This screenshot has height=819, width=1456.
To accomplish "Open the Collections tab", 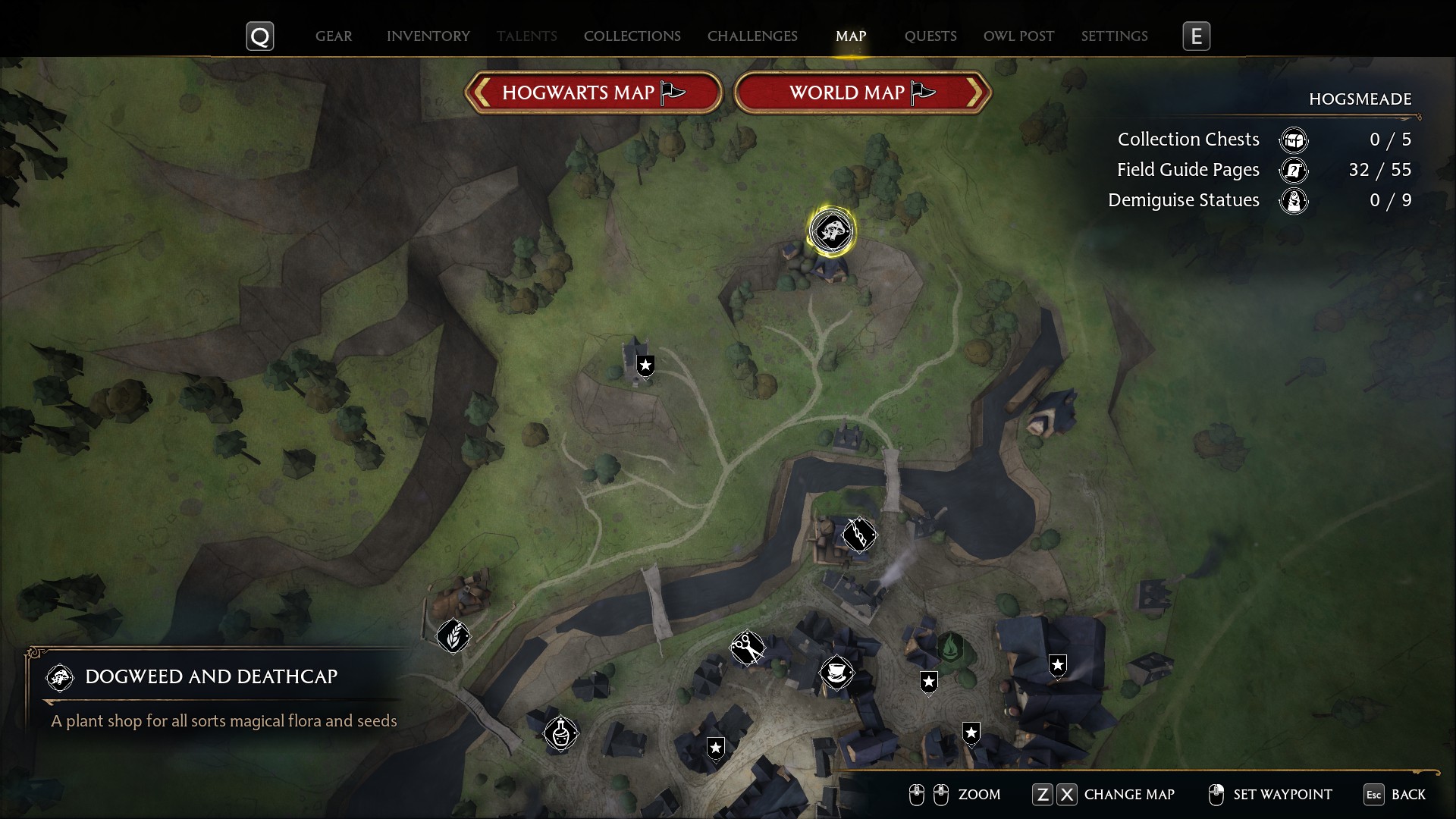I will 632,36.
